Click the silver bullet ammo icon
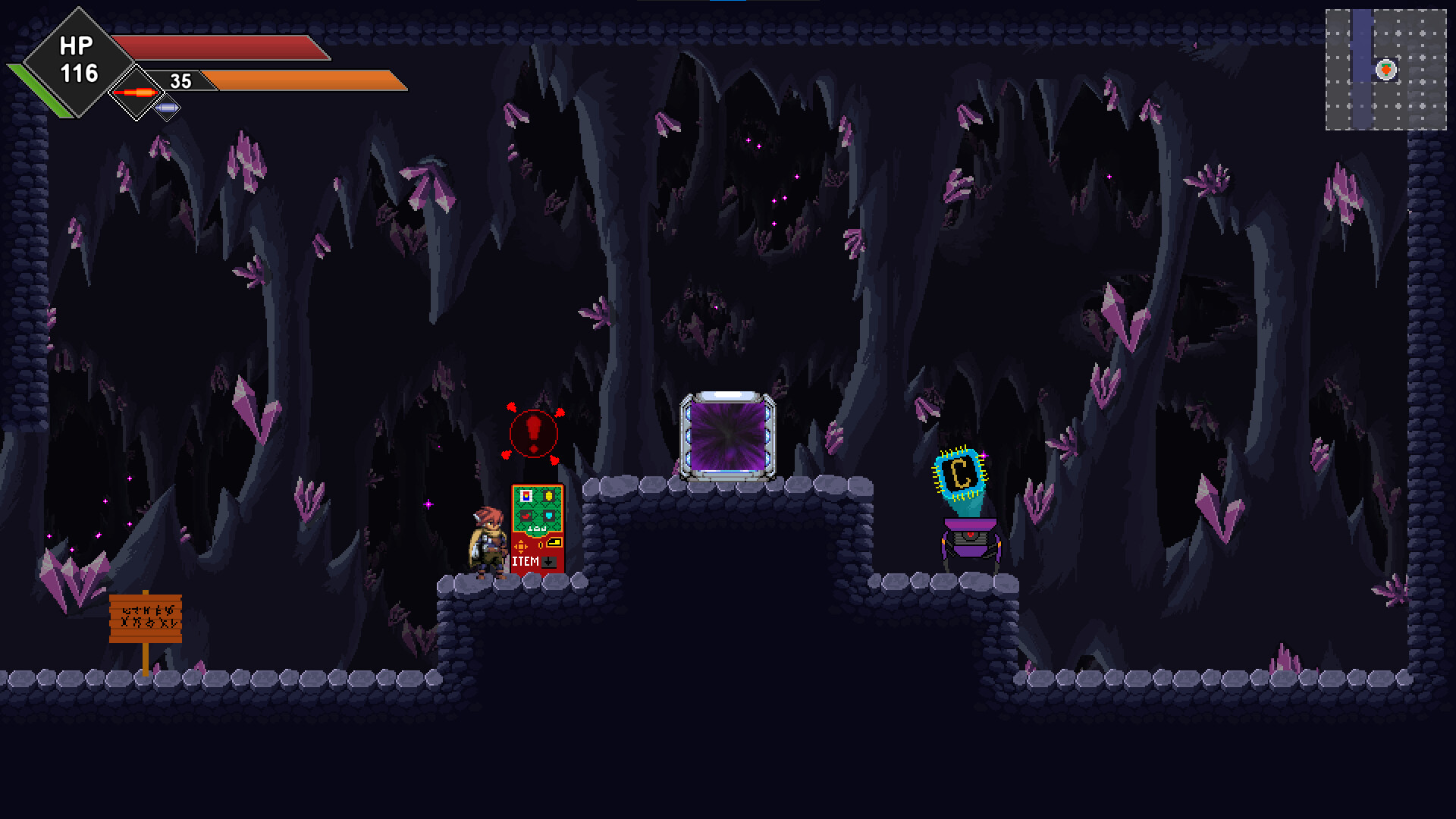Viewport: 1456px width, 819px height. pyautogui.click(x=167, y=108)
